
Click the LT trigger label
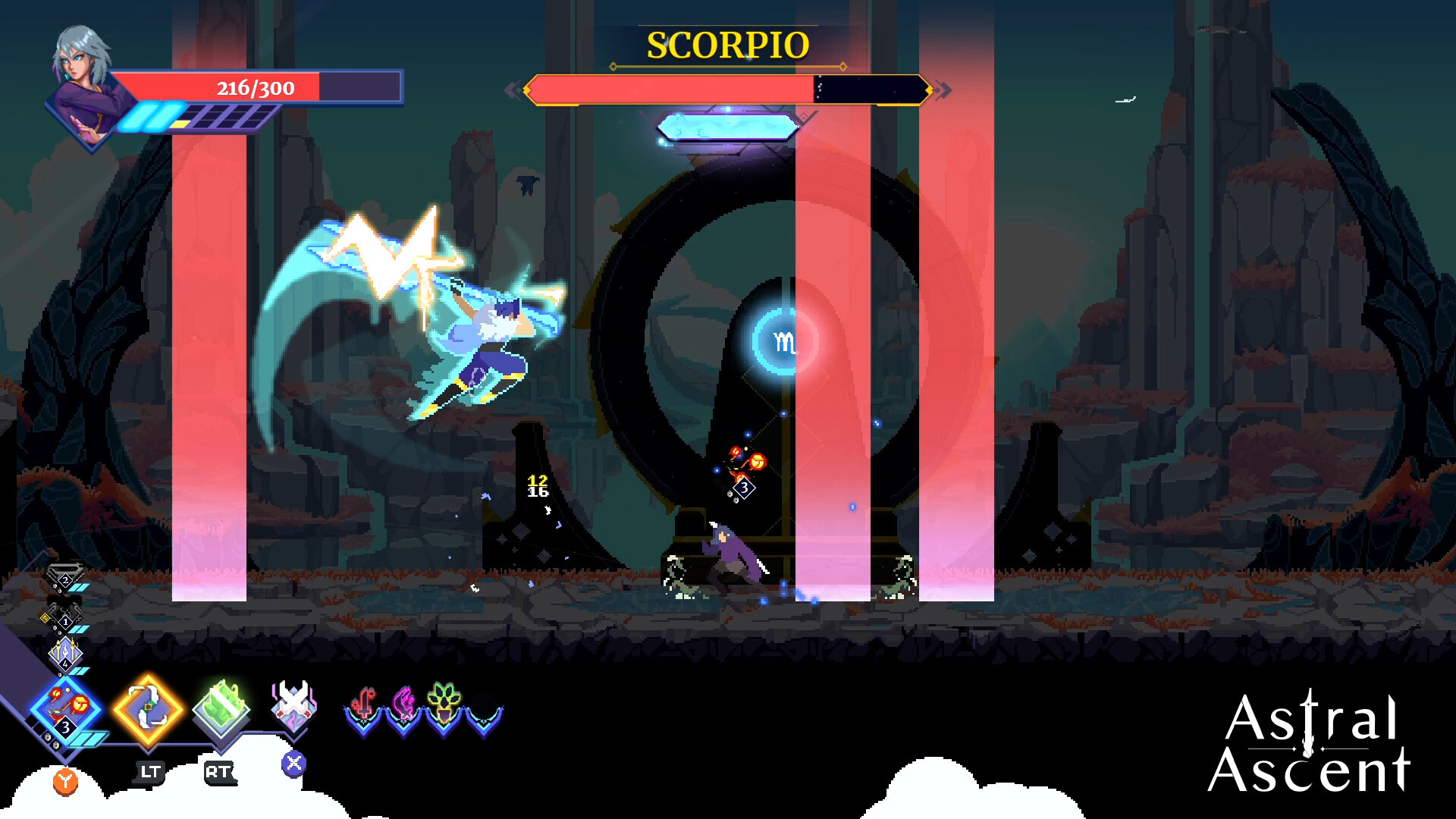[x=151, y=770]
